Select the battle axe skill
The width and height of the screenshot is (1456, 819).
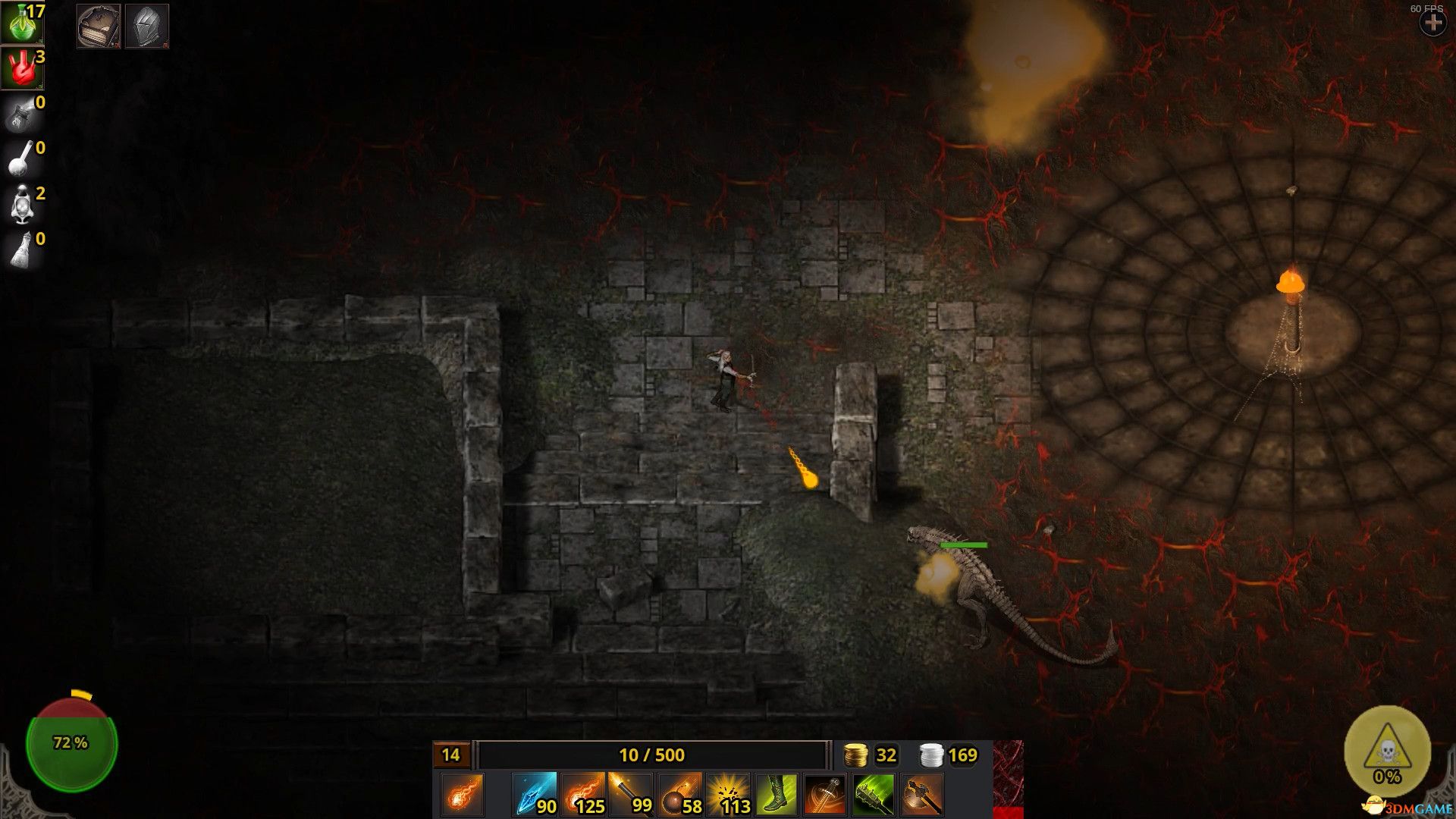tap(922, 794)
